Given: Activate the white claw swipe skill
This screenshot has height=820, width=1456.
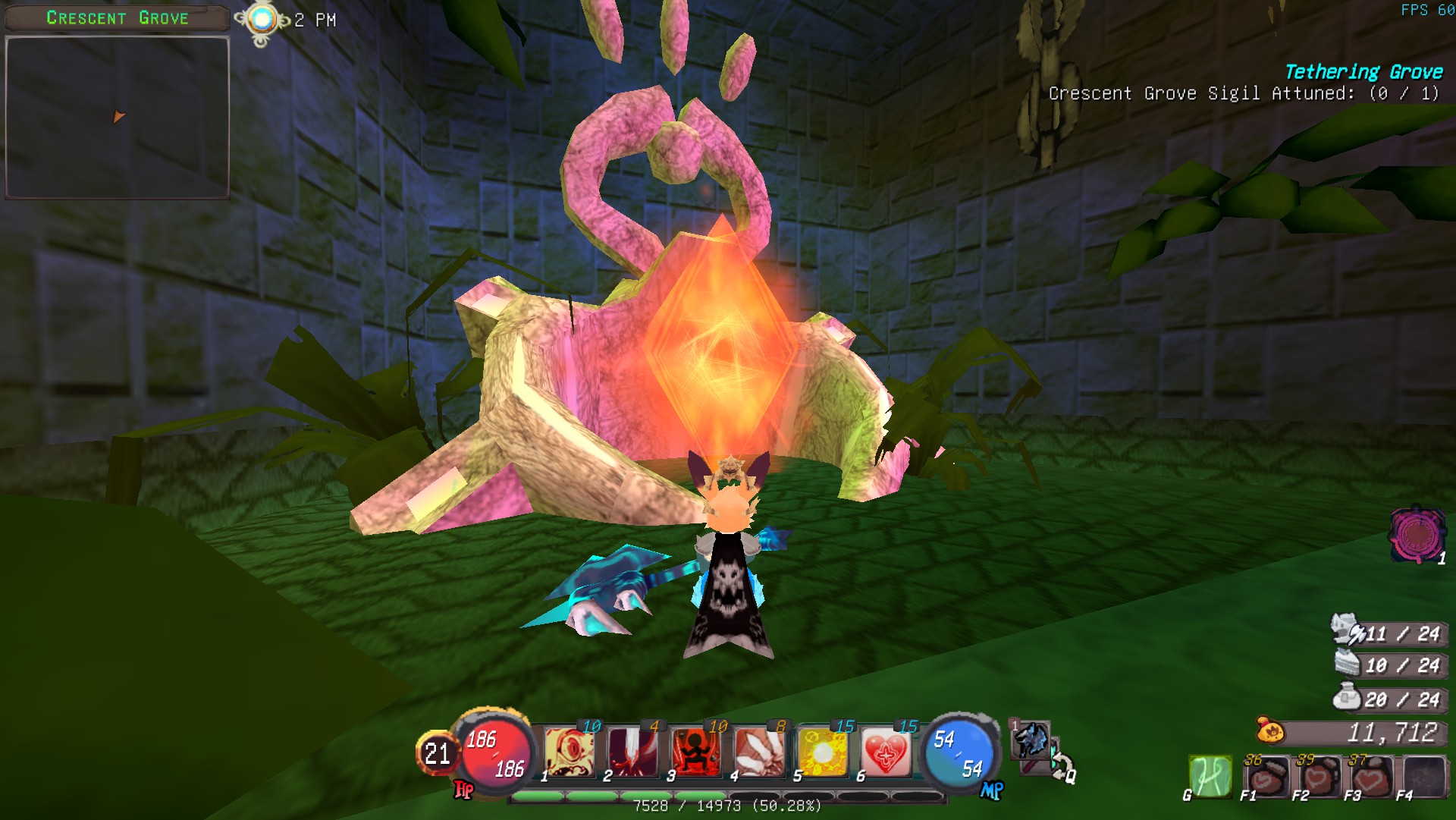Looking at the screenshot, I should pyautogui.click(x=759, y=752).
